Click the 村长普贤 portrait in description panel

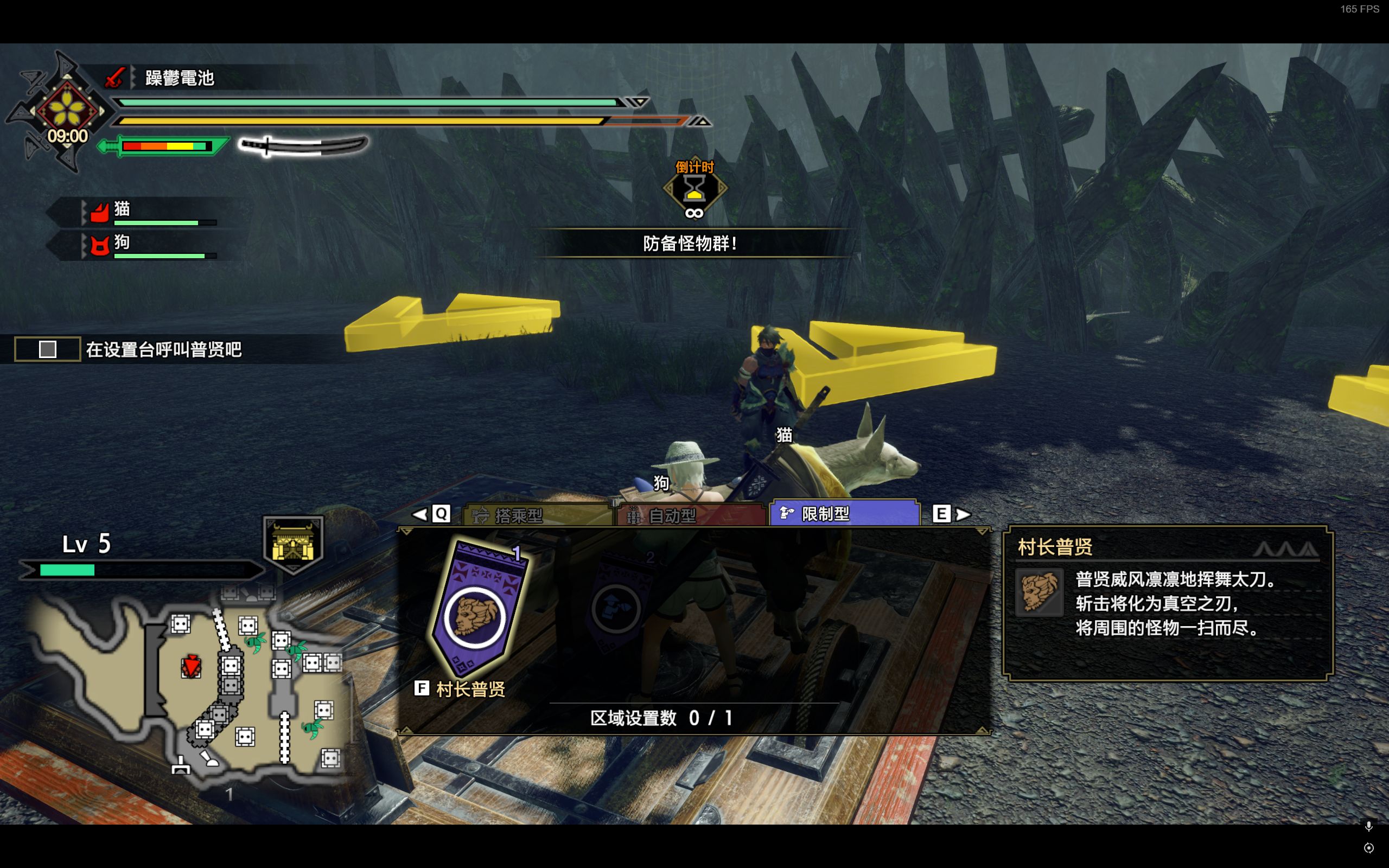[1039, 592]
